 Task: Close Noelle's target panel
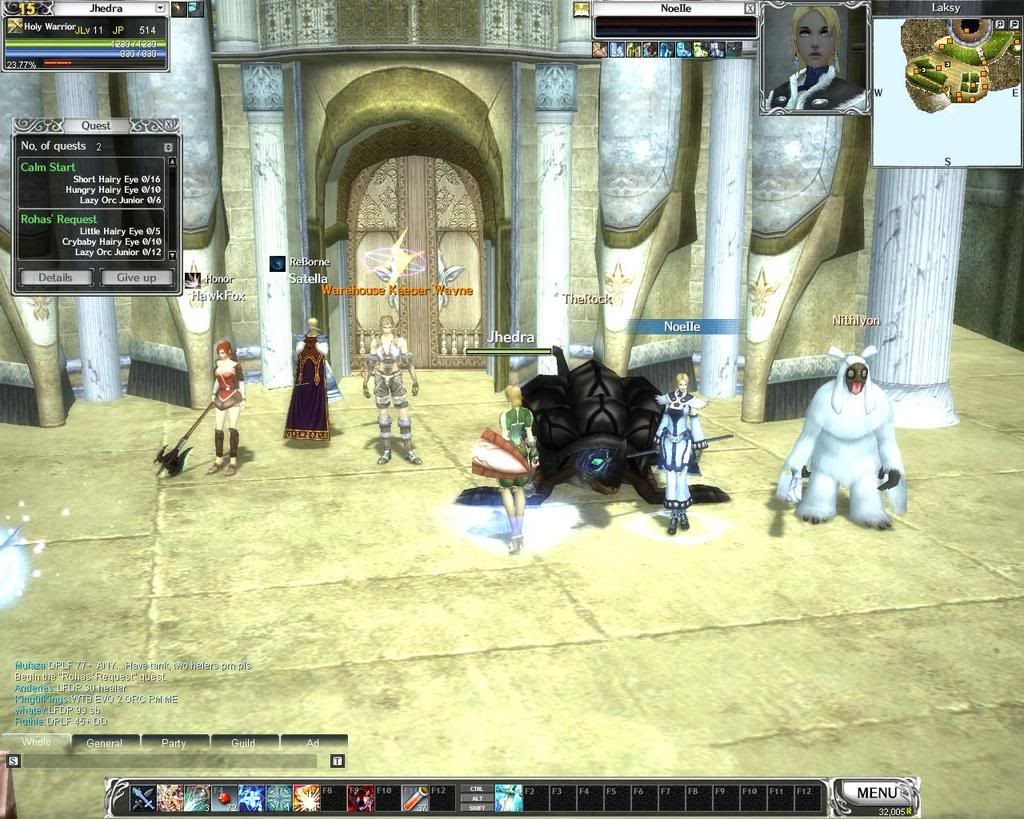(749, 8)
